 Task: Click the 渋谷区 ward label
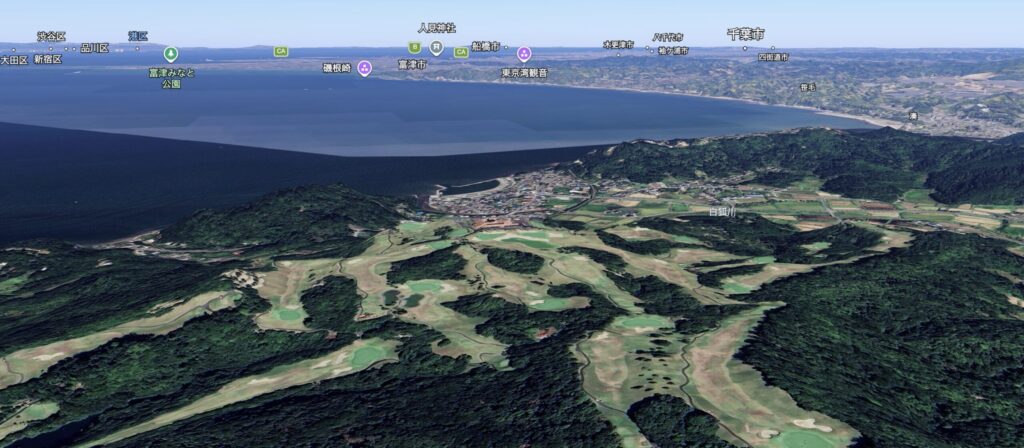coord(51,36)
